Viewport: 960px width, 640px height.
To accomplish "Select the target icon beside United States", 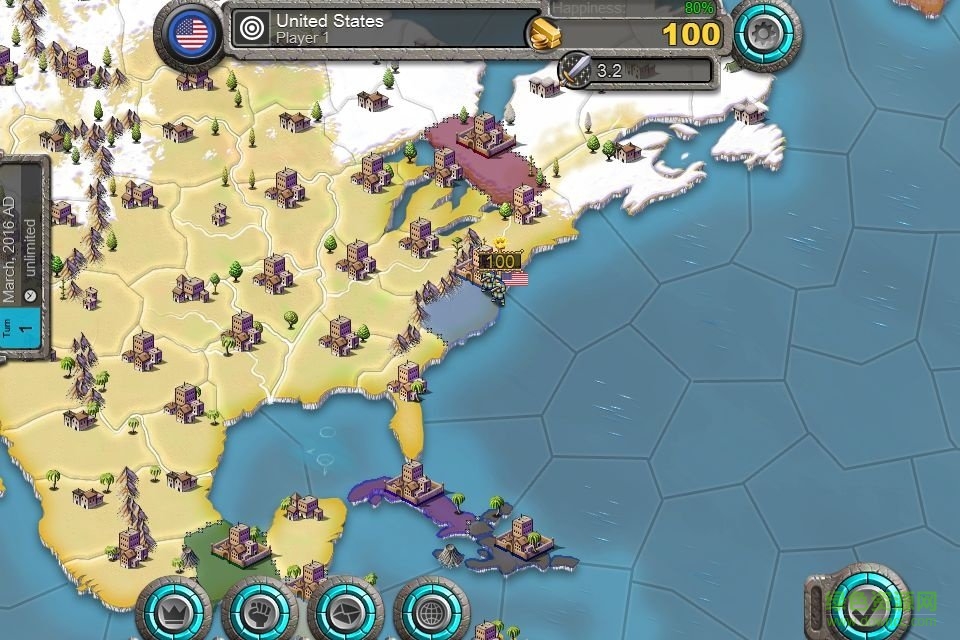I will pyautogui.click(x=254, y=28).
